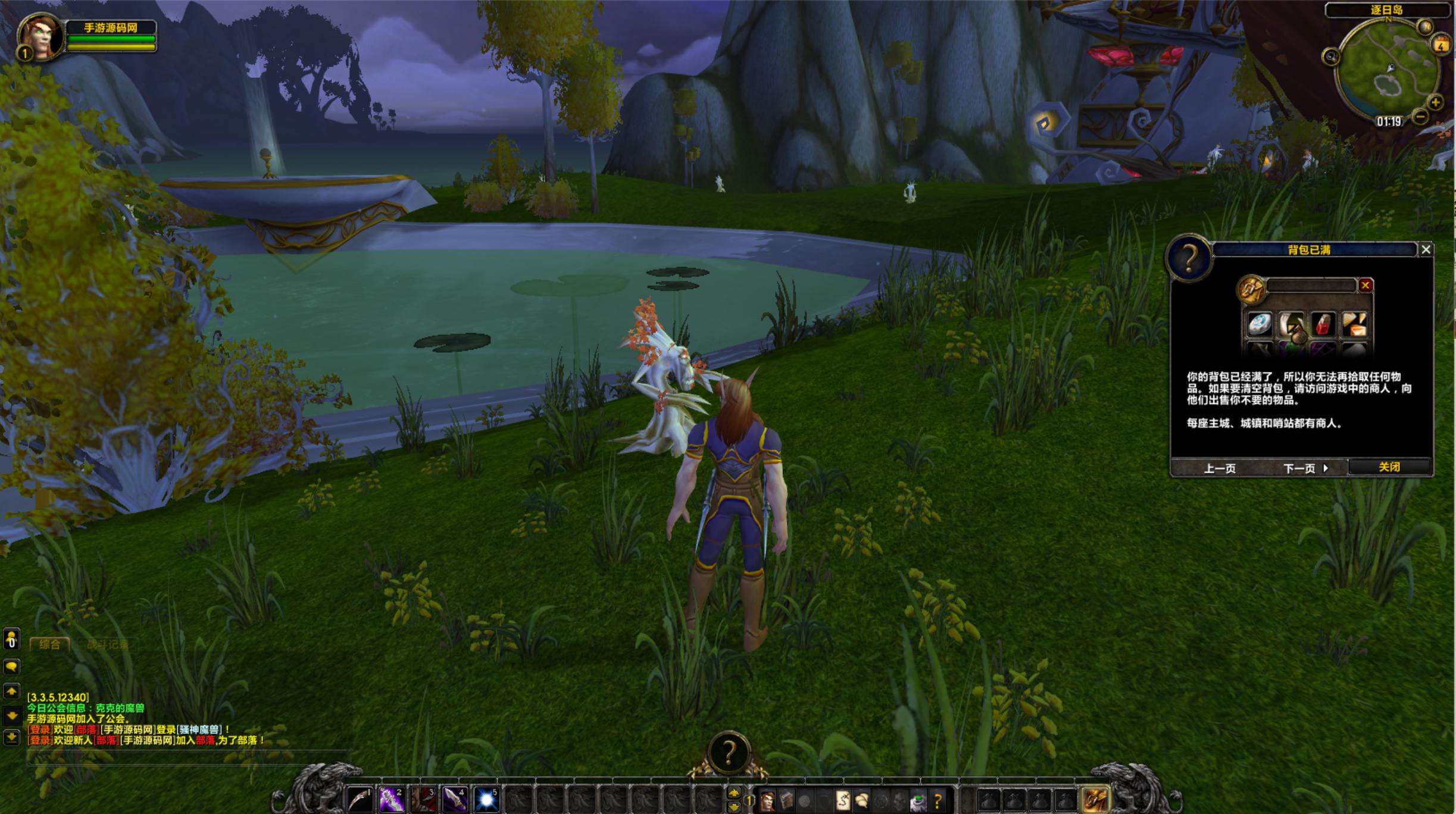The image size is (1456, 814).
Task: Open the calendar button showing 4
Action: (1441, 45)
